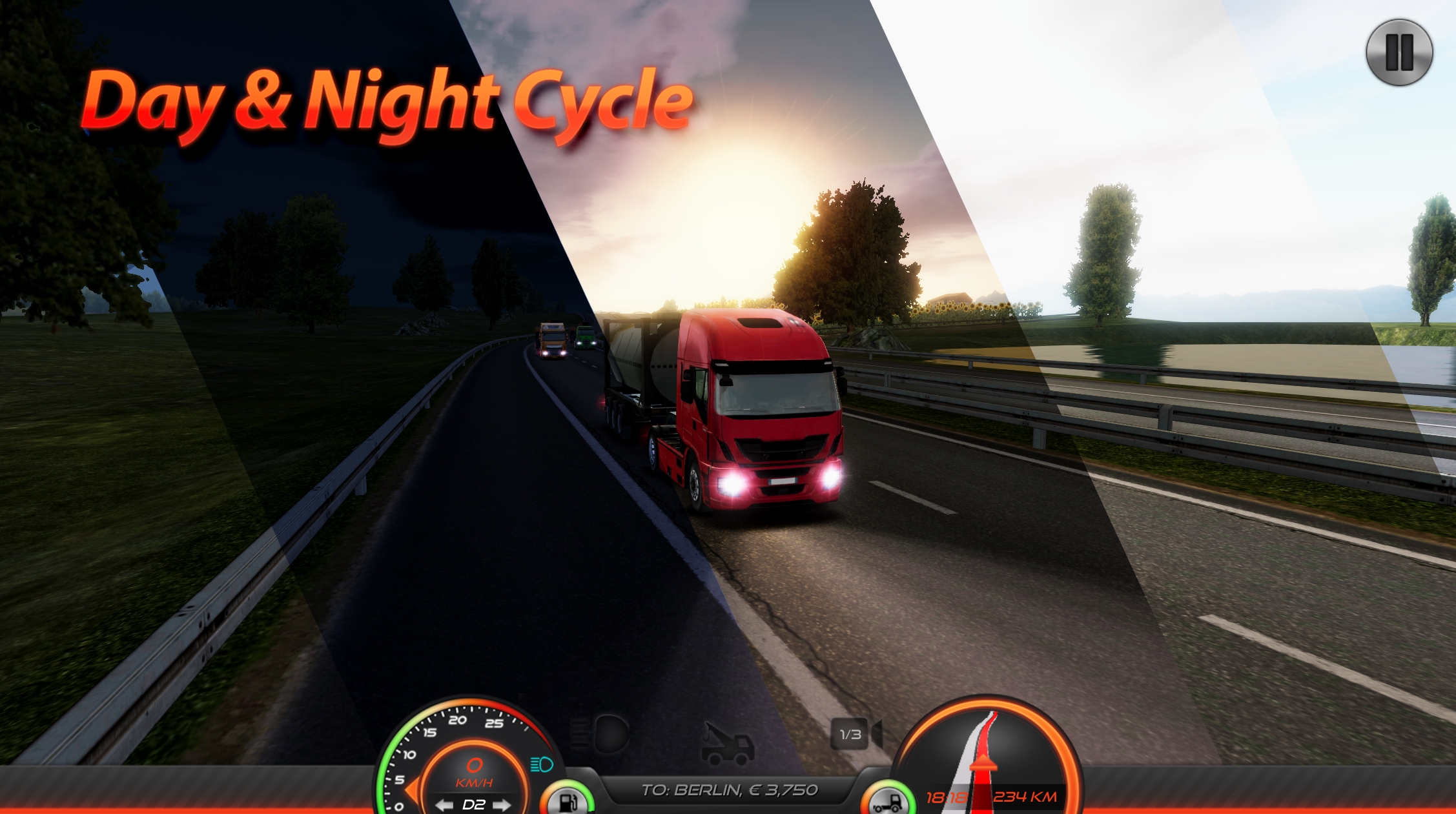This screenshot has width=1456, height=814.
Task: Click the 1/3 camera counter icon
Action: click(x=849, y=732)
